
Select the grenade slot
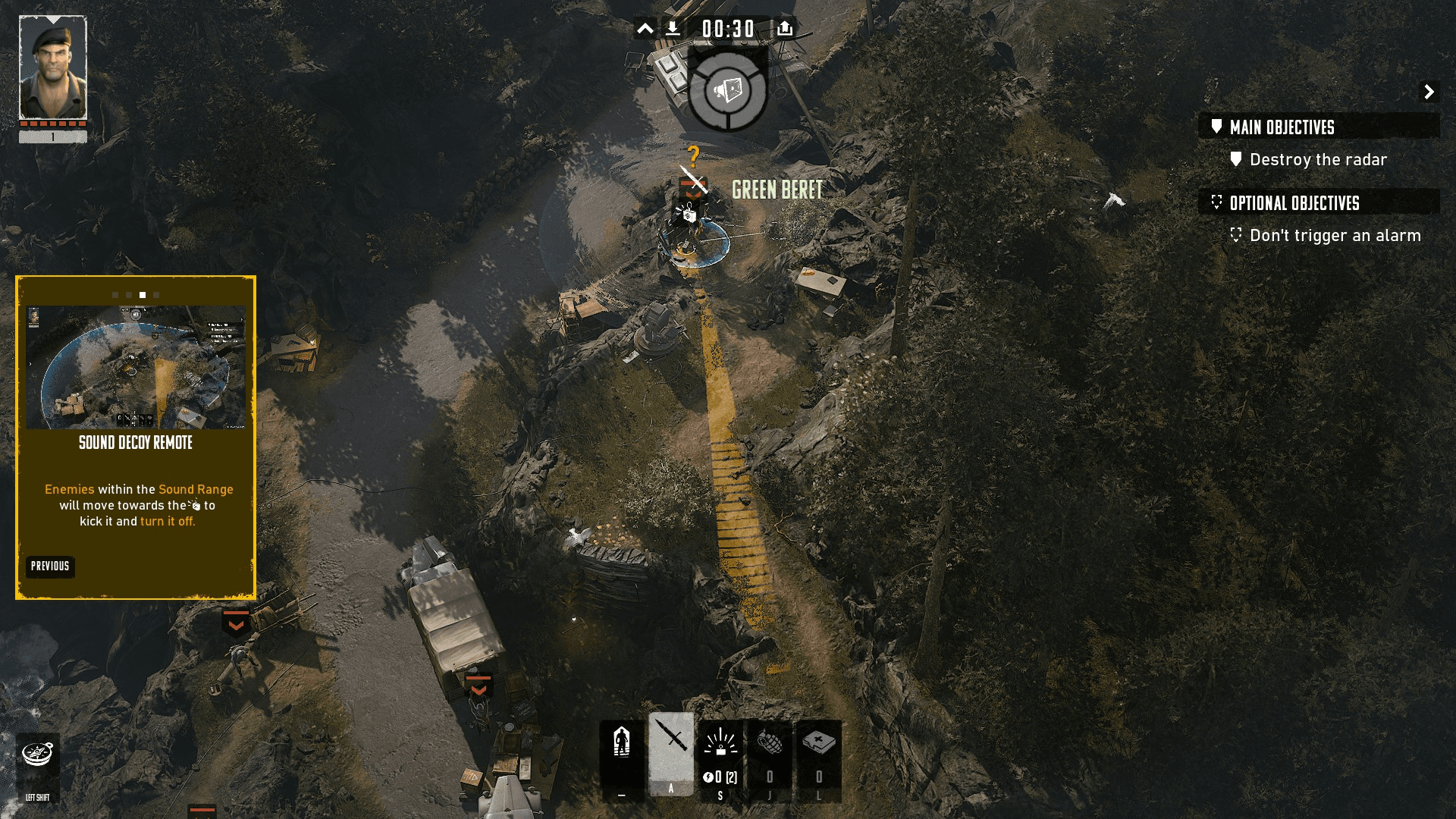pos(770,755)
